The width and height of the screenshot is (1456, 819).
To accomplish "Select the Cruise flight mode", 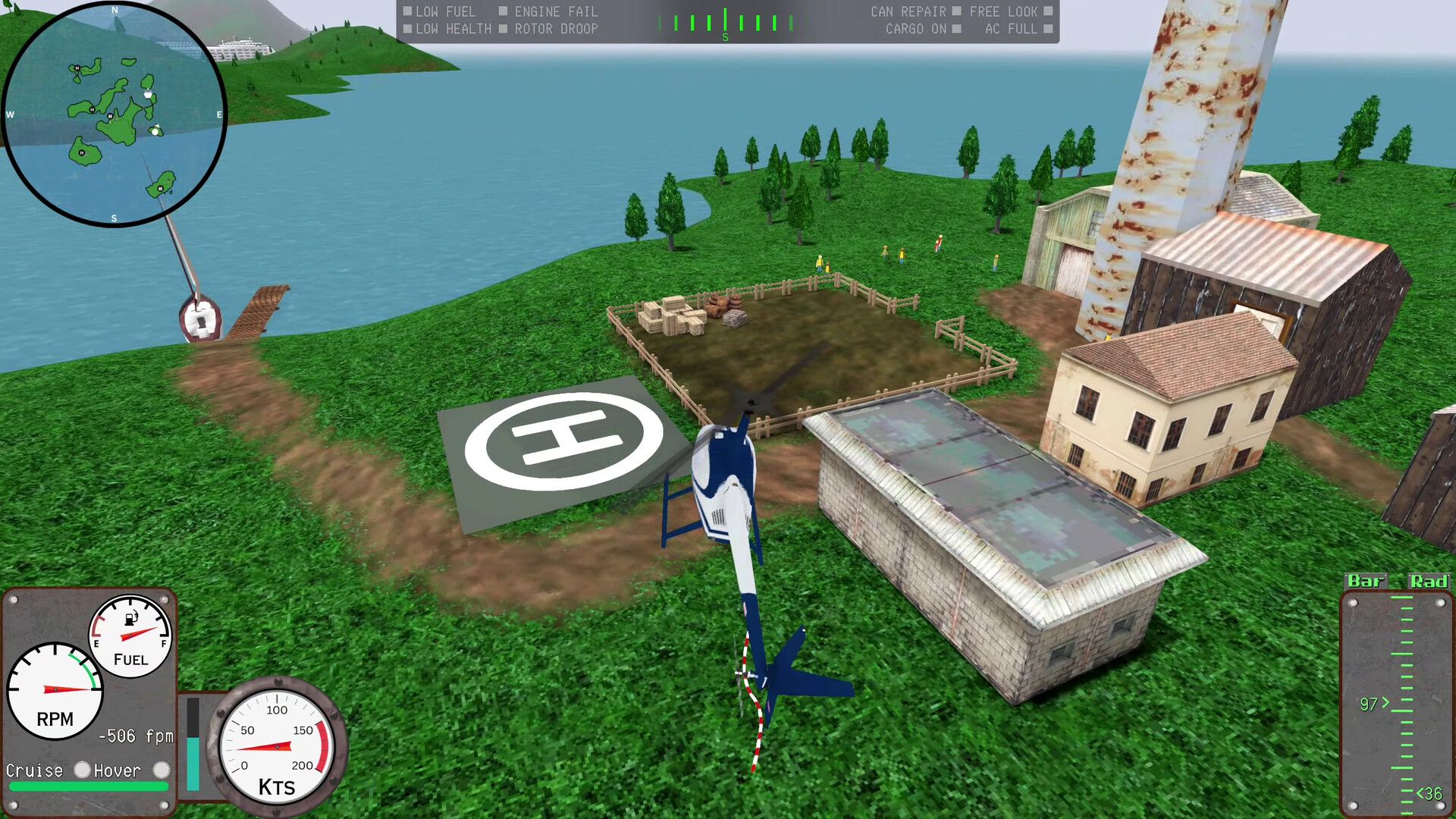I will click(x=81, y=770).
